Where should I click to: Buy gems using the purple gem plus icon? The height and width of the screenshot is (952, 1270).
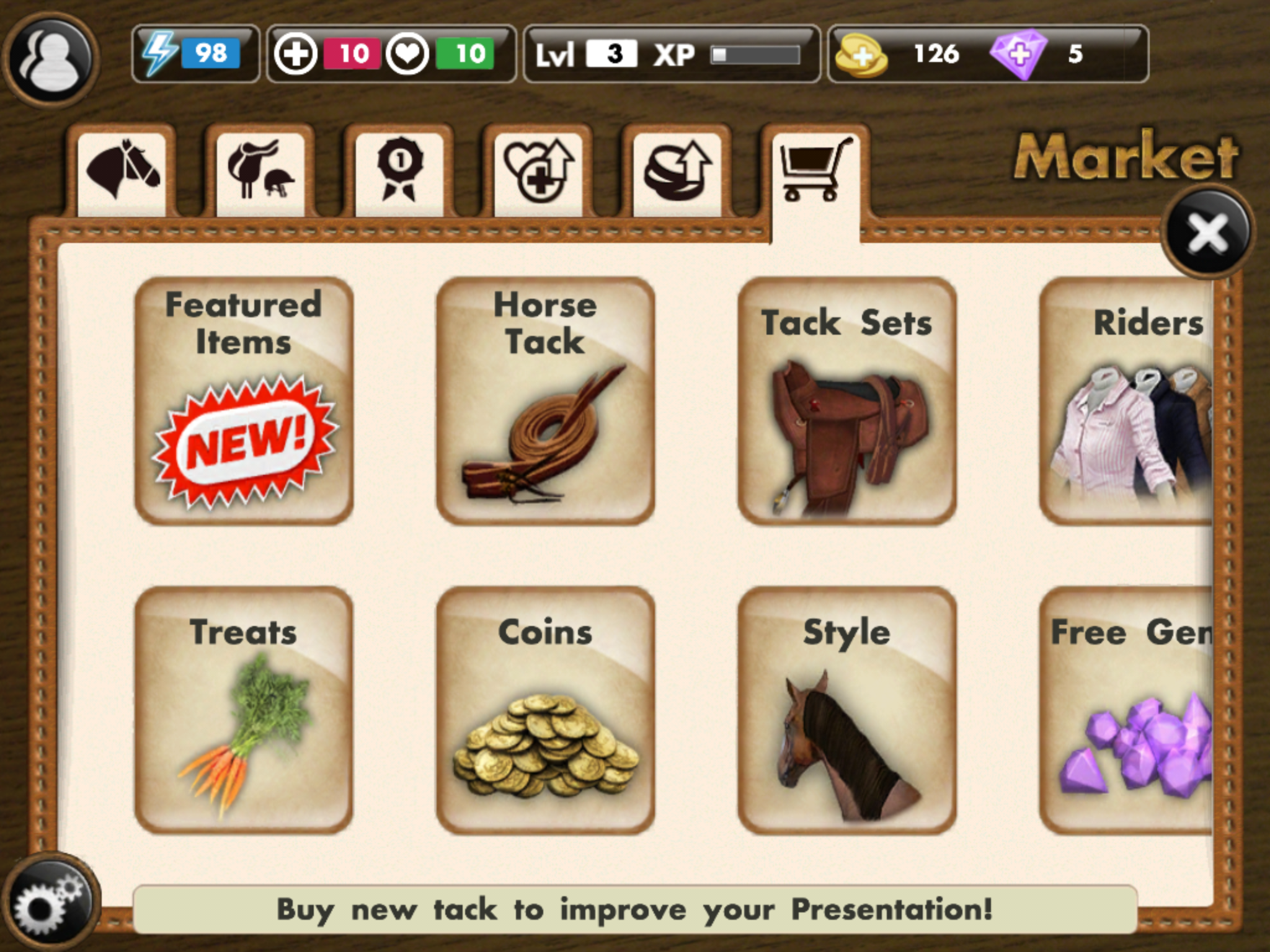coord(1018,55)
